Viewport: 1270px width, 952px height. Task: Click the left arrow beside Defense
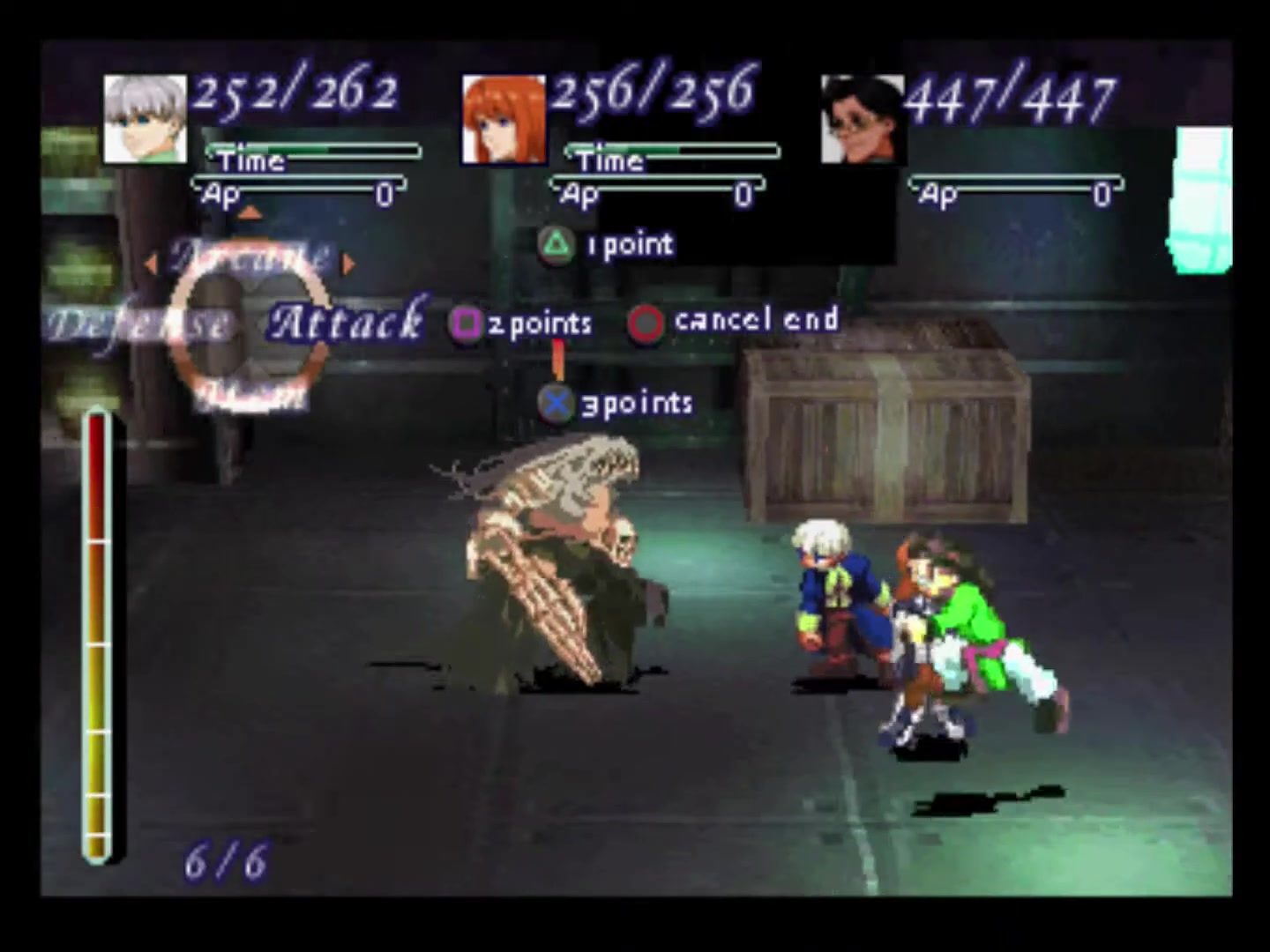click(152, 264)
